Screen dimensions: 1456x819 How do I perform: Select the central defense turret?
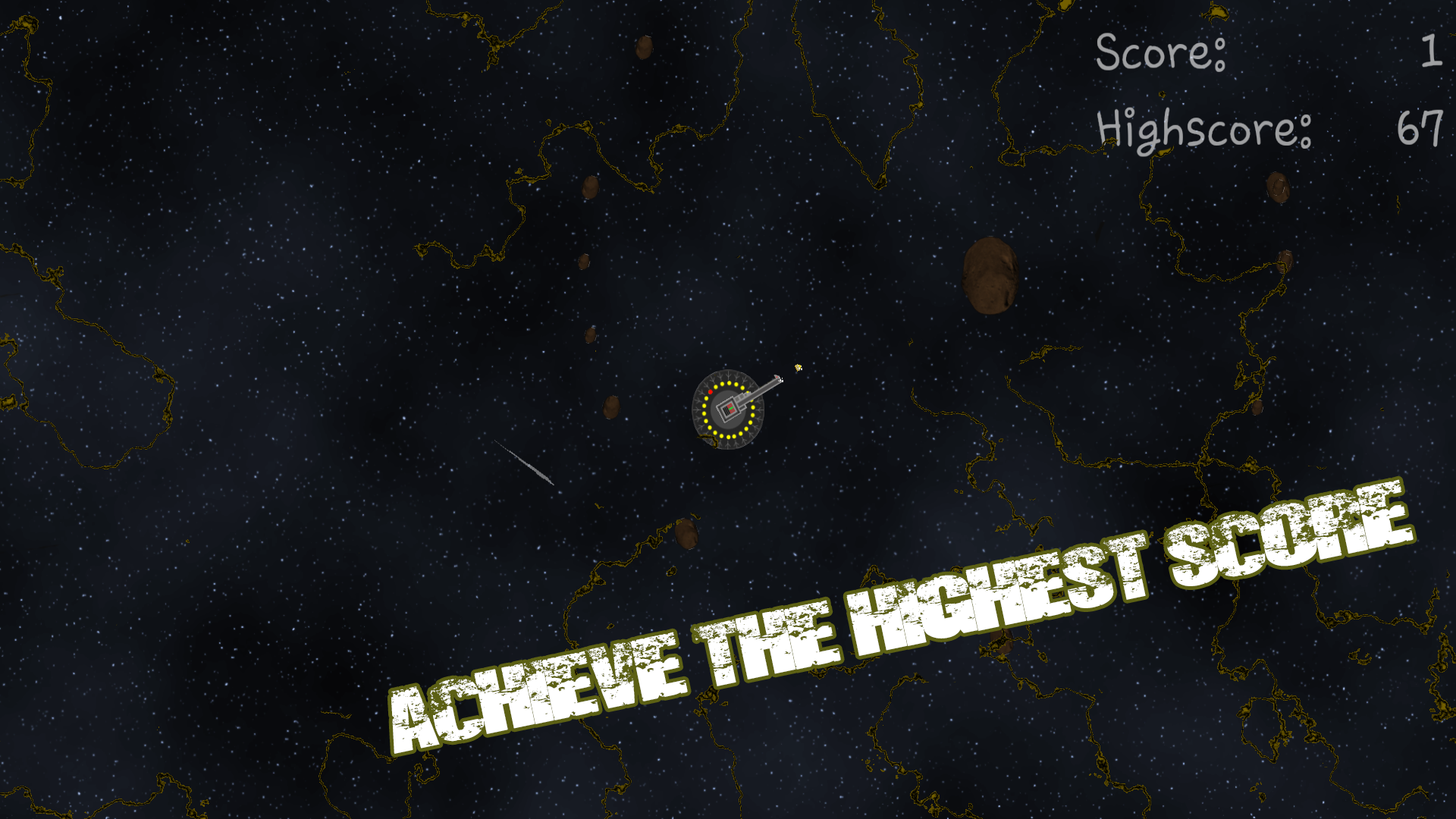[x=726, y=409]
